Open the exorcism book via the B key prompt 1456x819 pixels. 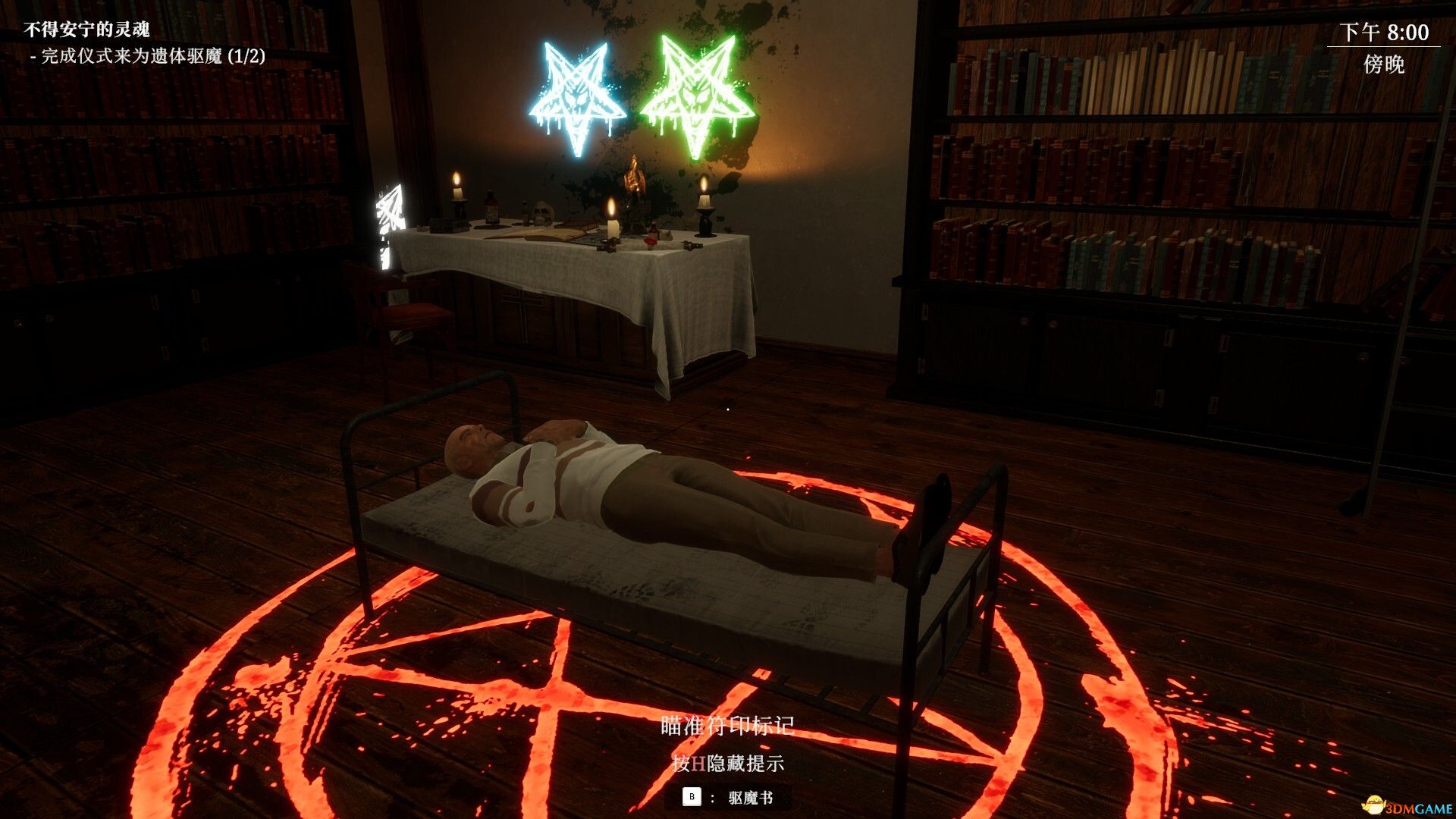click(x=690, y=797)
